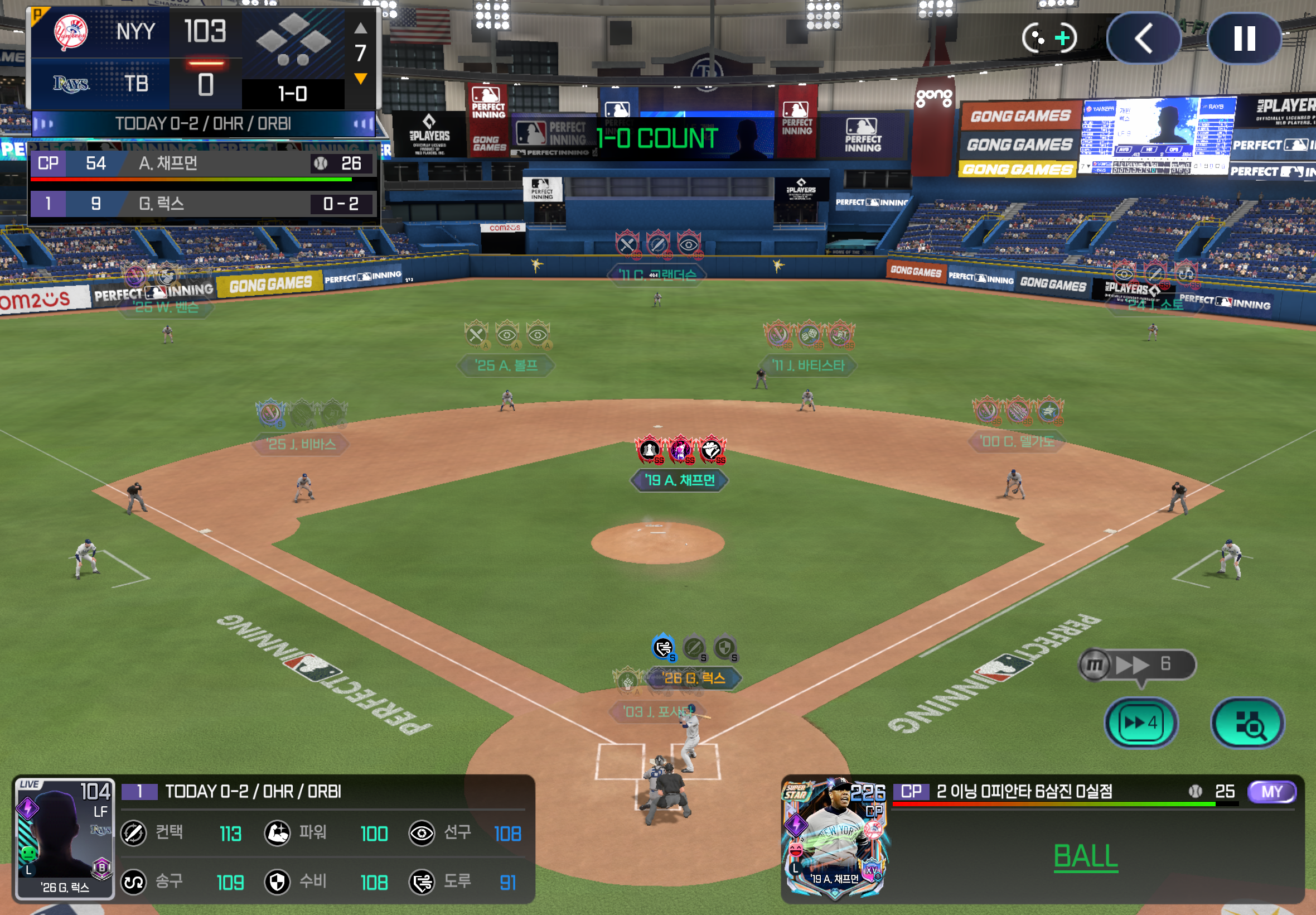Select fielder tag '25 A. 볼프
Viewport: 1316px width, 915px height.
coord(506,365)
